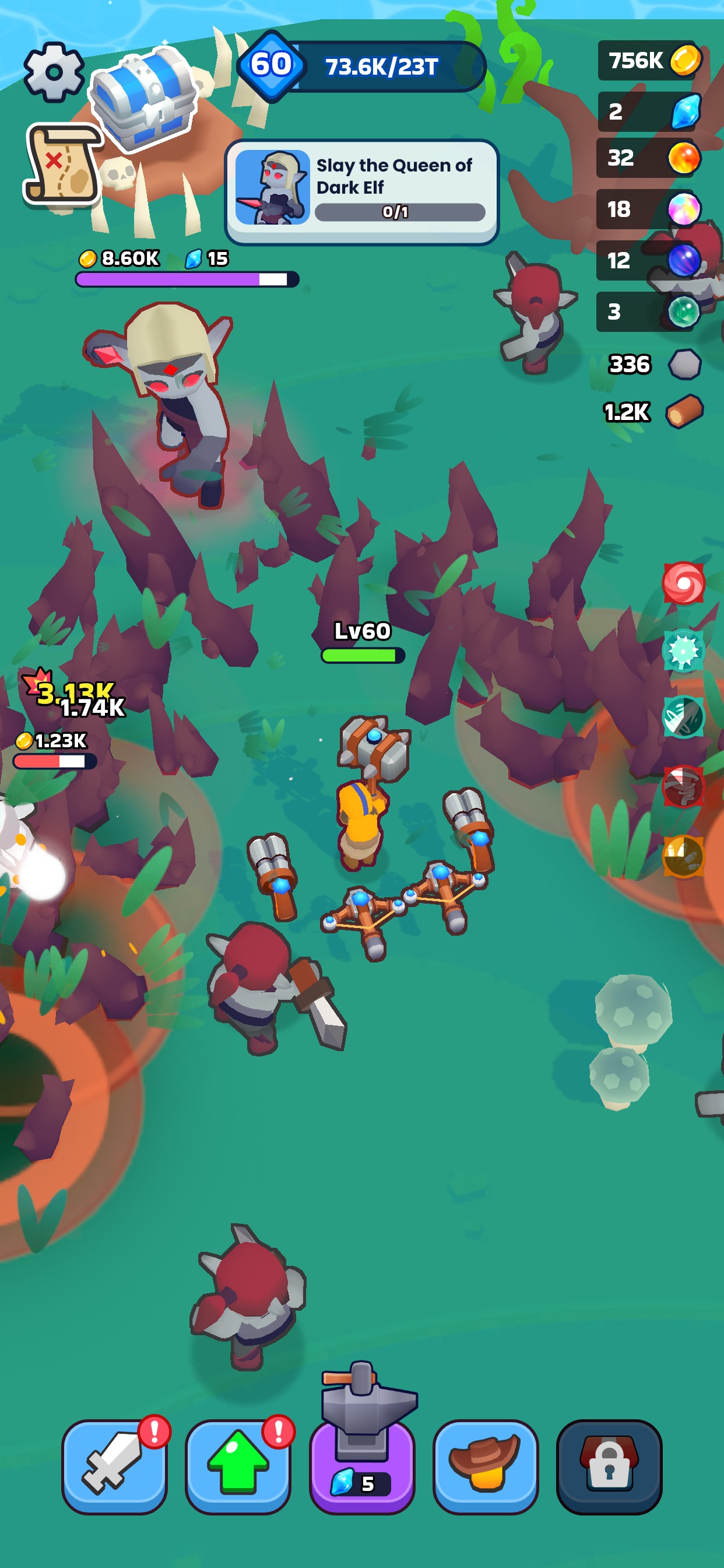Open the blue treasure chest reward

[143, 99]
